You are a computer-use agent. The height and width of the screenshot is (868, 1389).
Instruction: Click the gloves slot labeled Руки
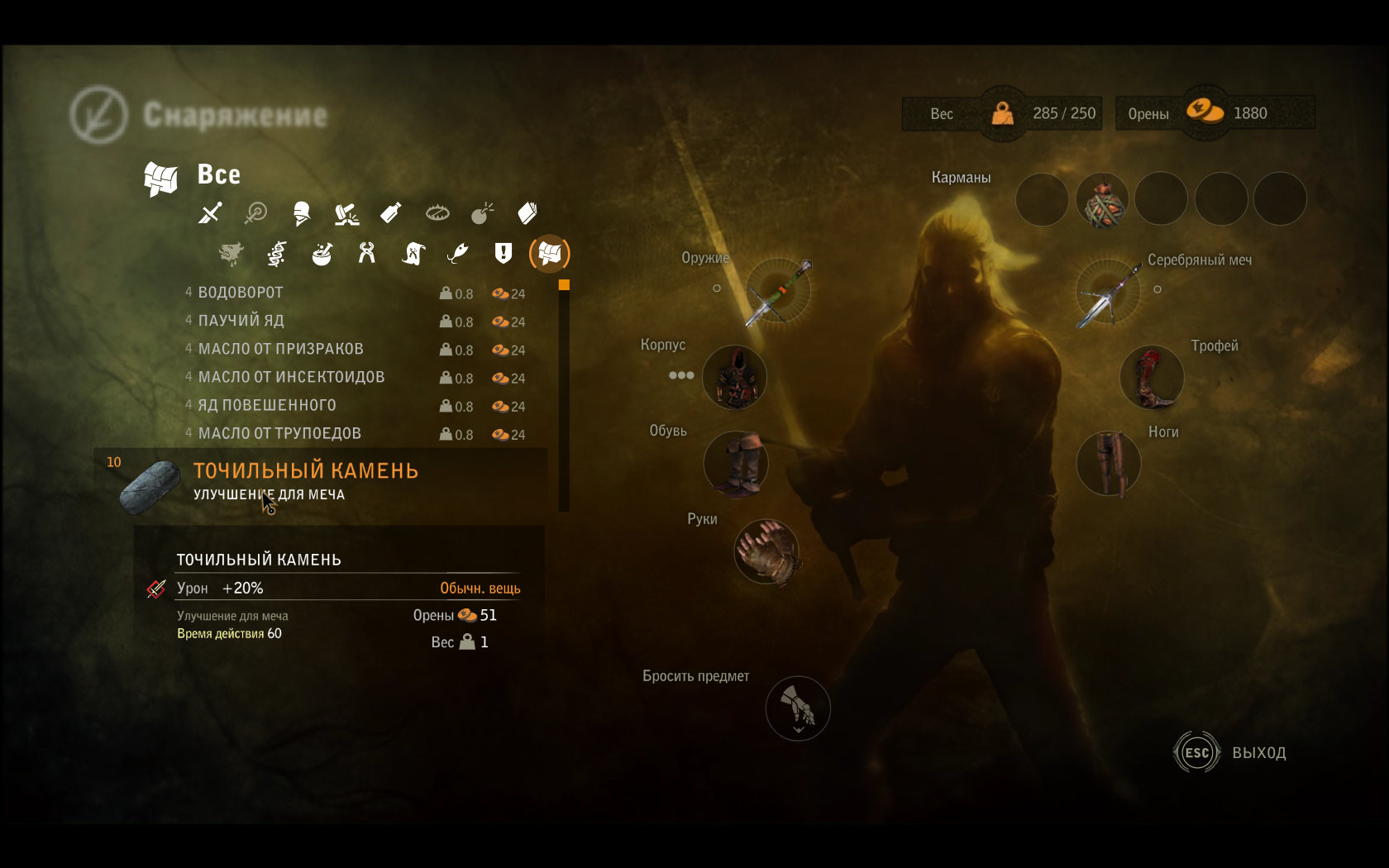(766, 551)
